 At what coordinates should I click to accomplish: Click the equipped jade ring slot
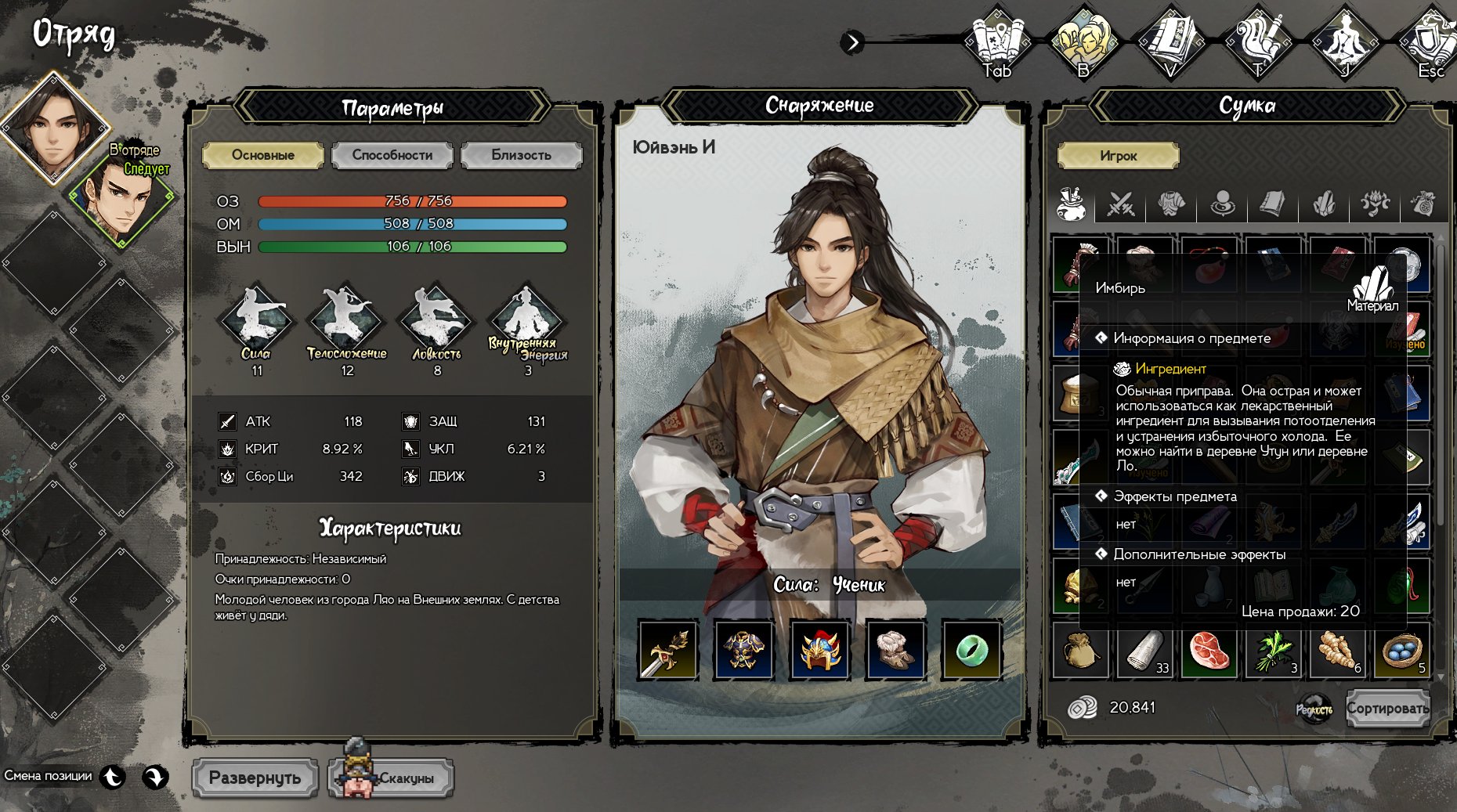tap(971, 650)
